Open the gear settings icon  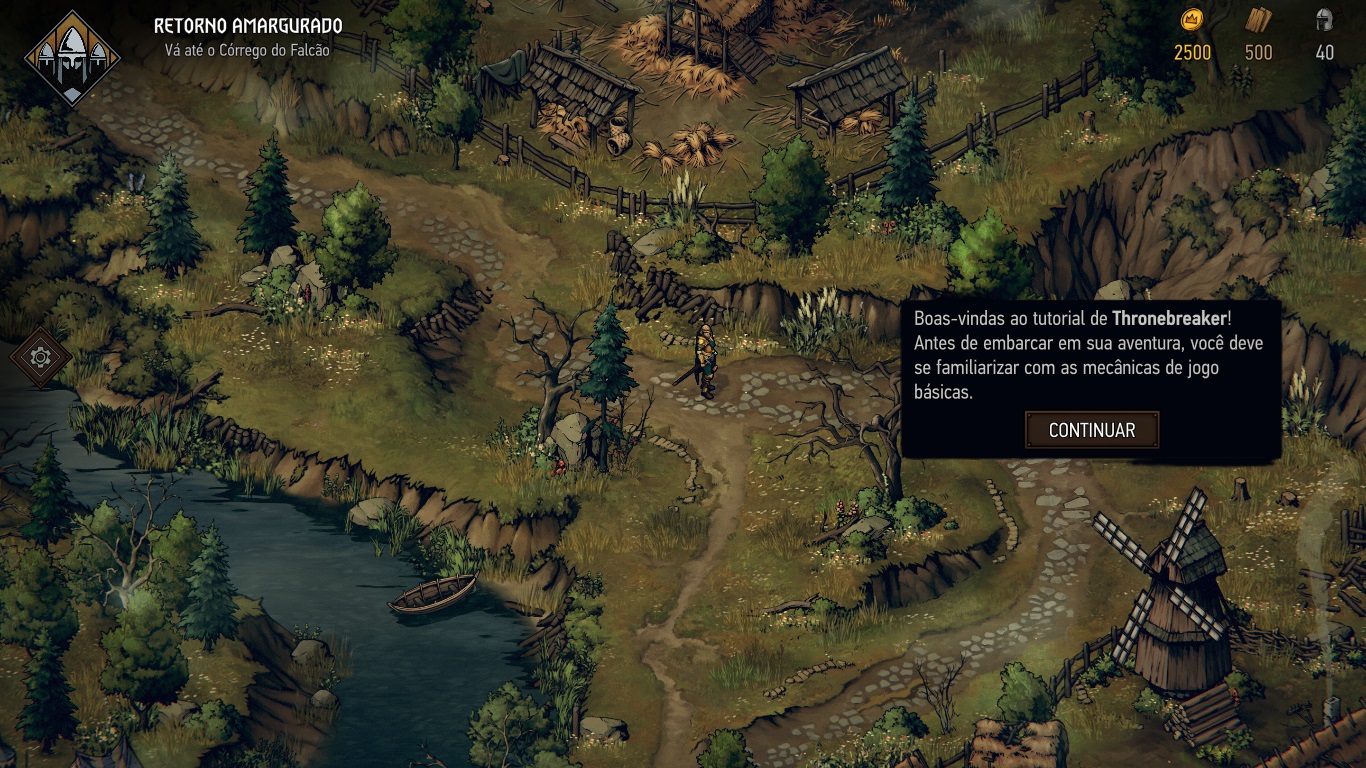41,357
